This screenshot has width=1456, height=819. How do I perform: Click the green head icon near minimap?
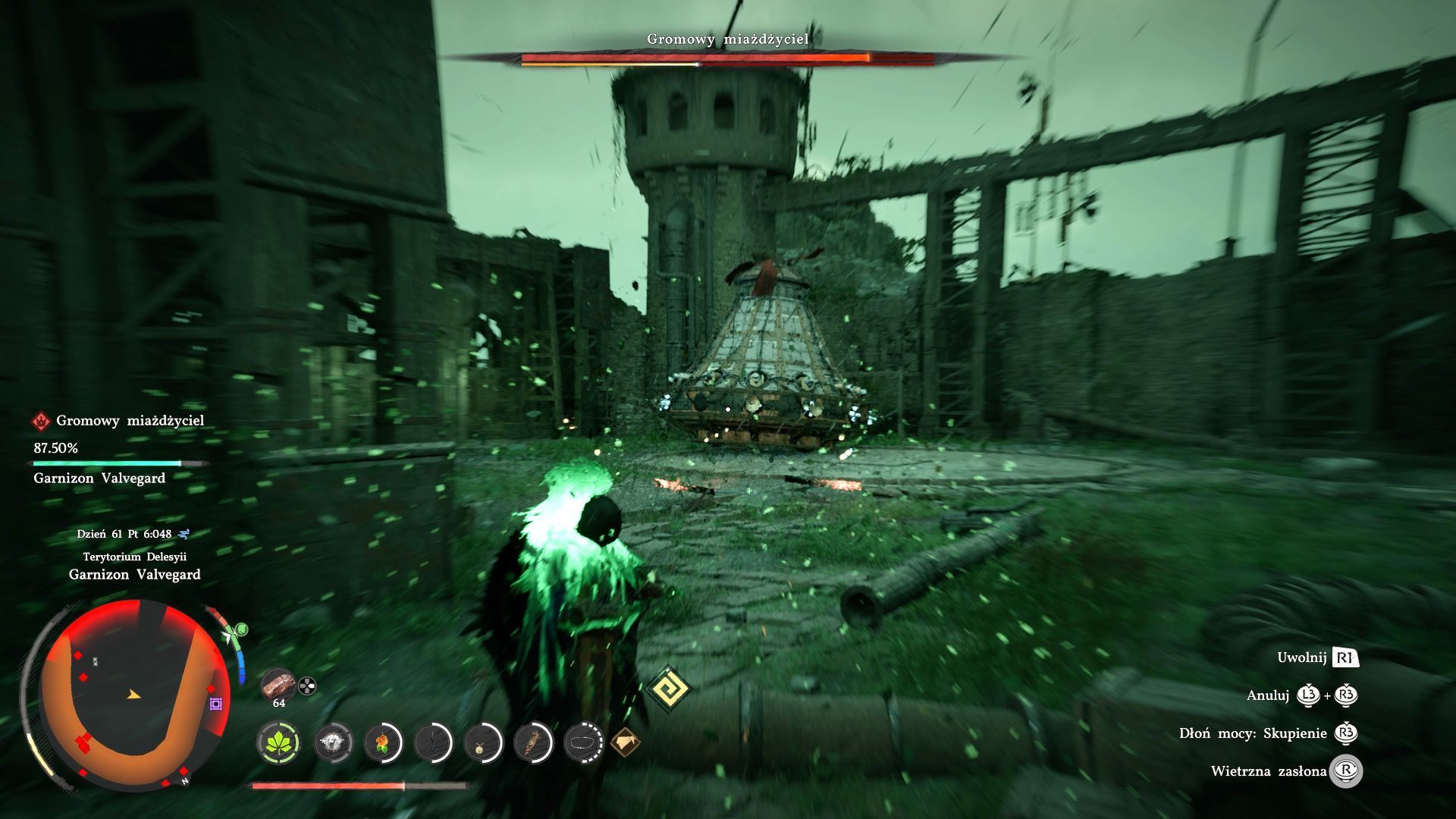pyautogui.click(x=241, y=629)
